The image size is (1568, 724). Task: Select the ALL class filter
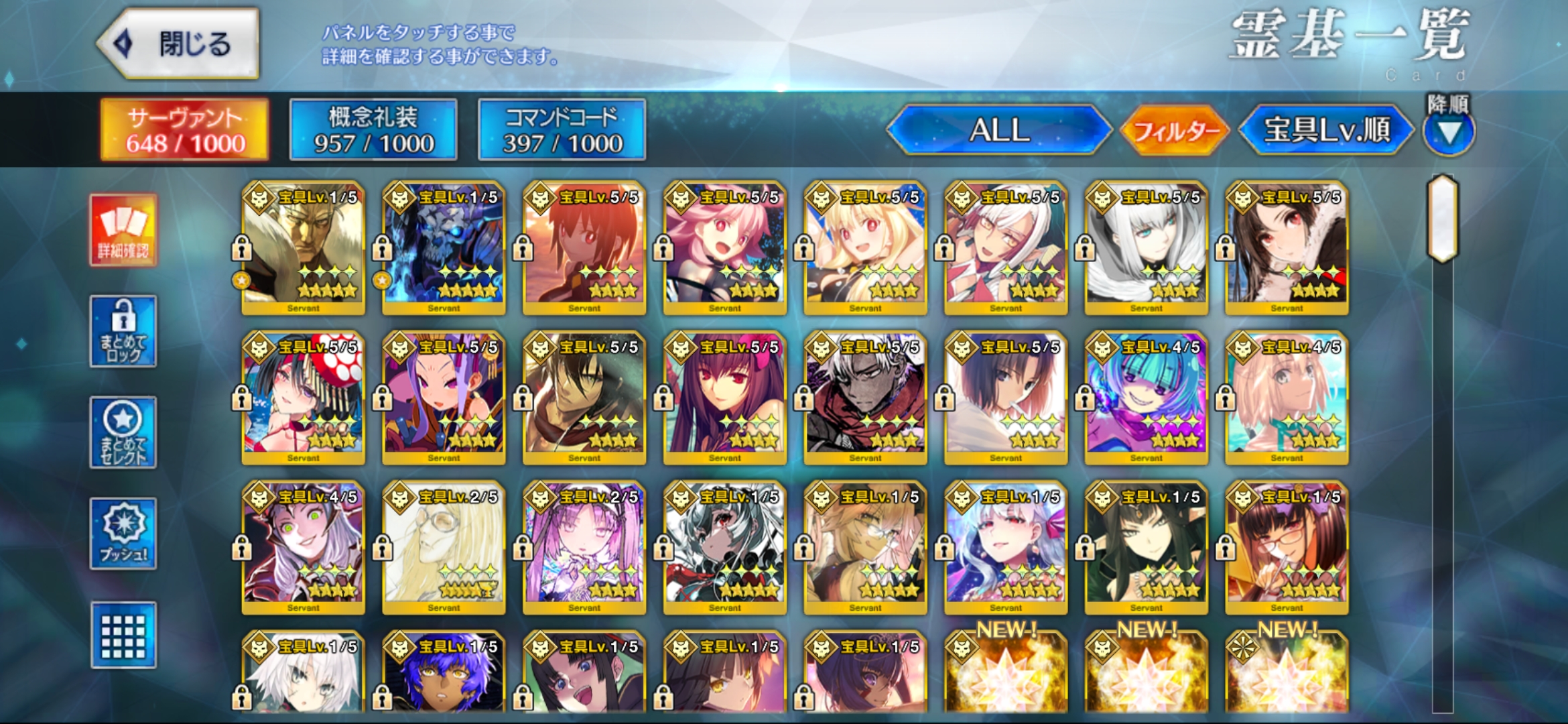coord(998,130)
